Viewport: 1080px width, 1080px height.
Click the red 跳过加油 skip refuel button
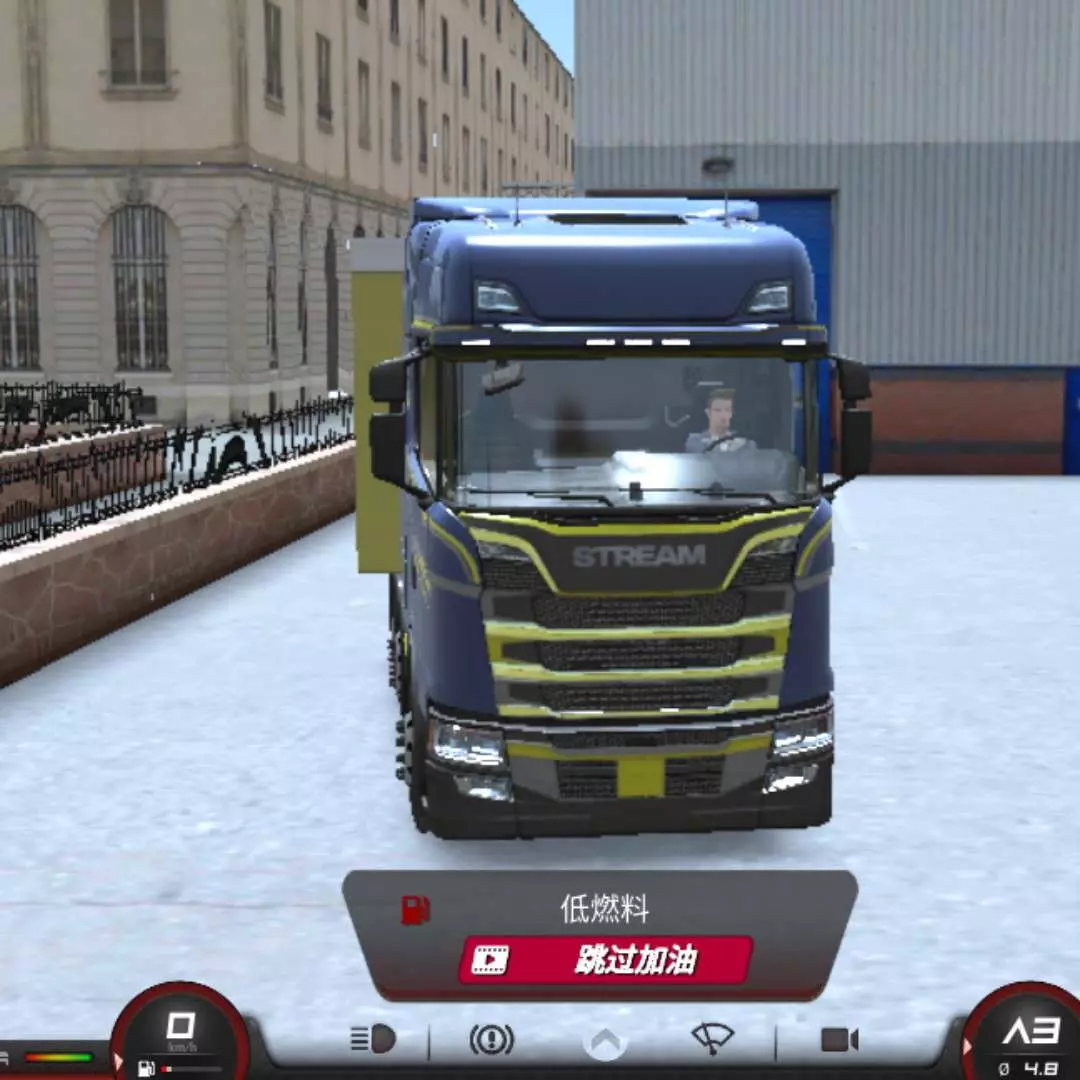coord(606,960)
